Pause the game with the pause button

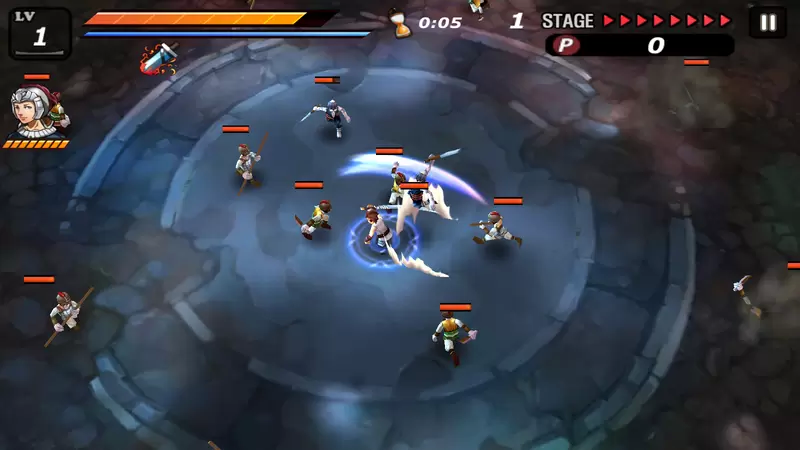point(767,22)
